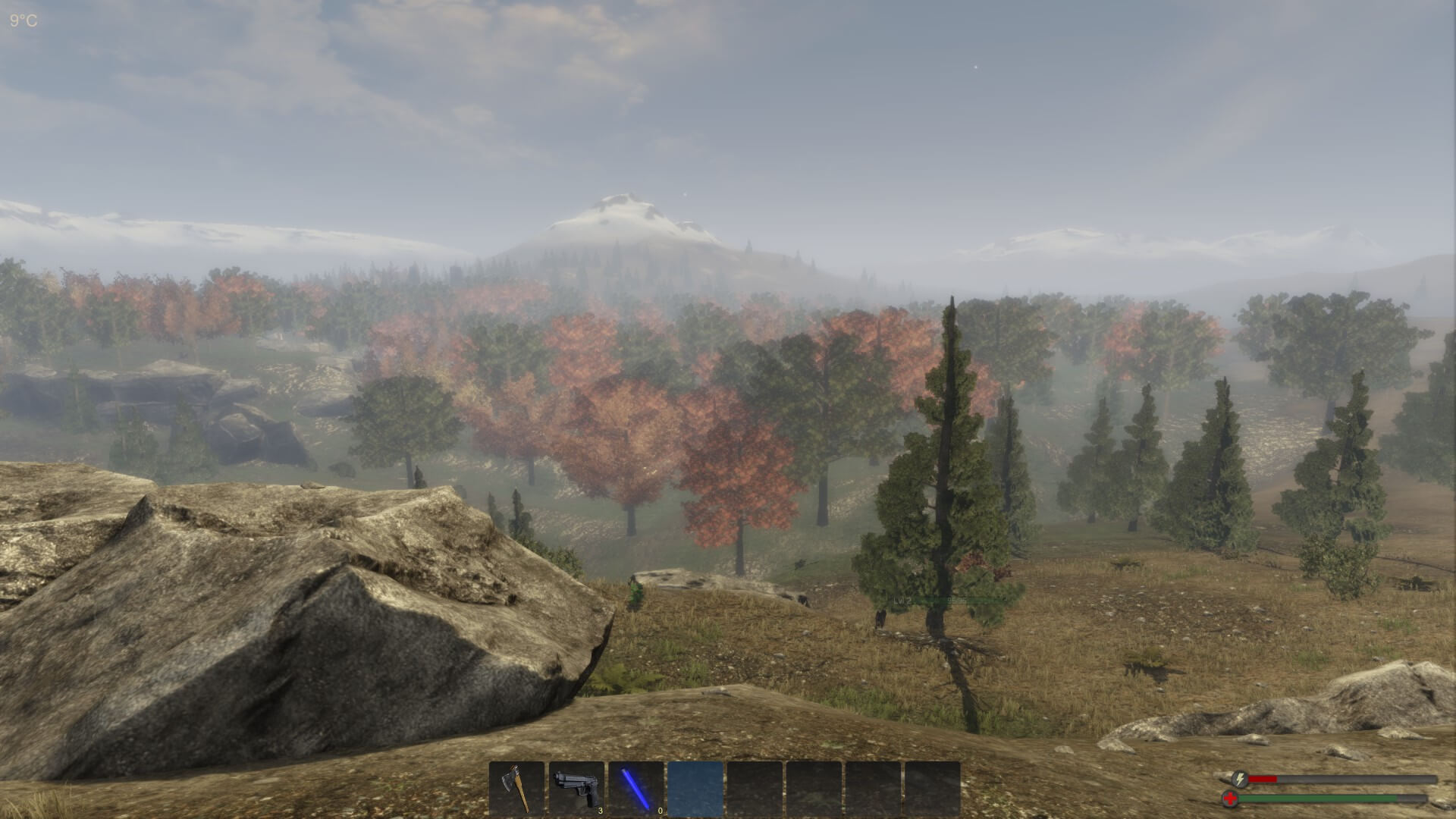Click the 95/95 health value on the nameplate

[956, 600]
